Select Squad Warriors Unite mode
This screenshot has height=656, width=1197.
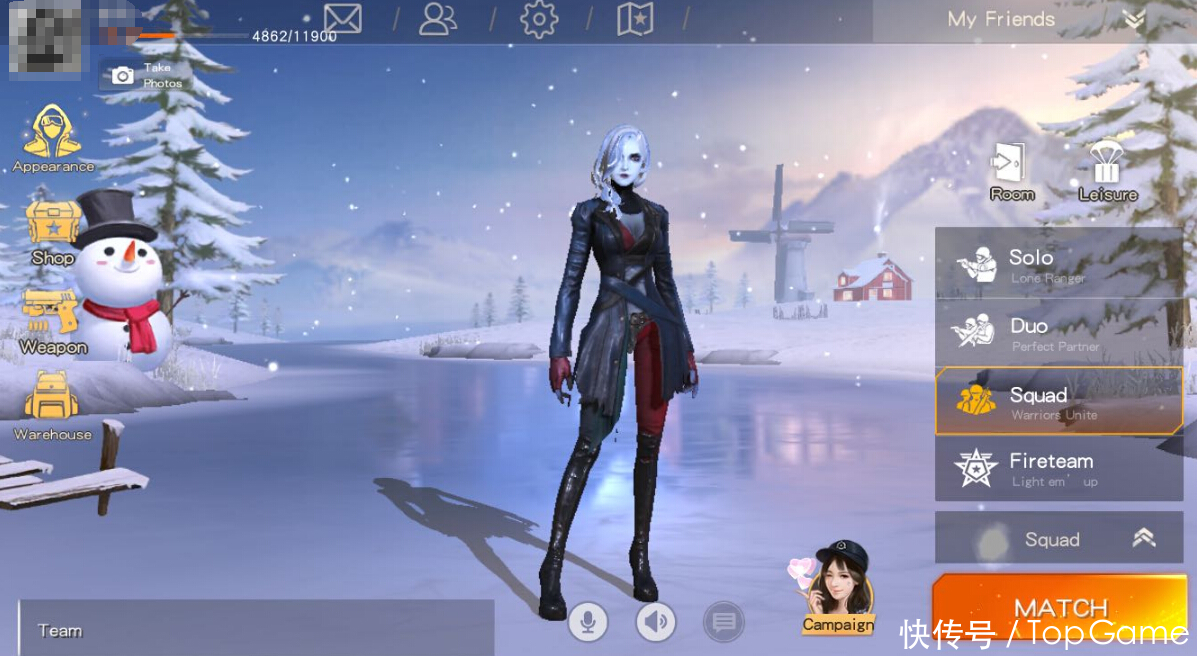click(1058, 401)
